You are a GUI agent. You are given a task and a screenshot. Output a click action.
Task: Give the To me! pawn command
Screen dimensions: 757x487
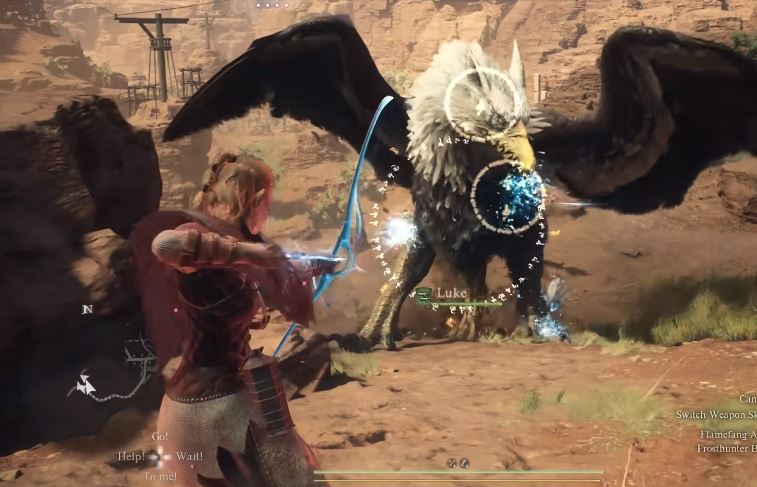tap(160, 476)
